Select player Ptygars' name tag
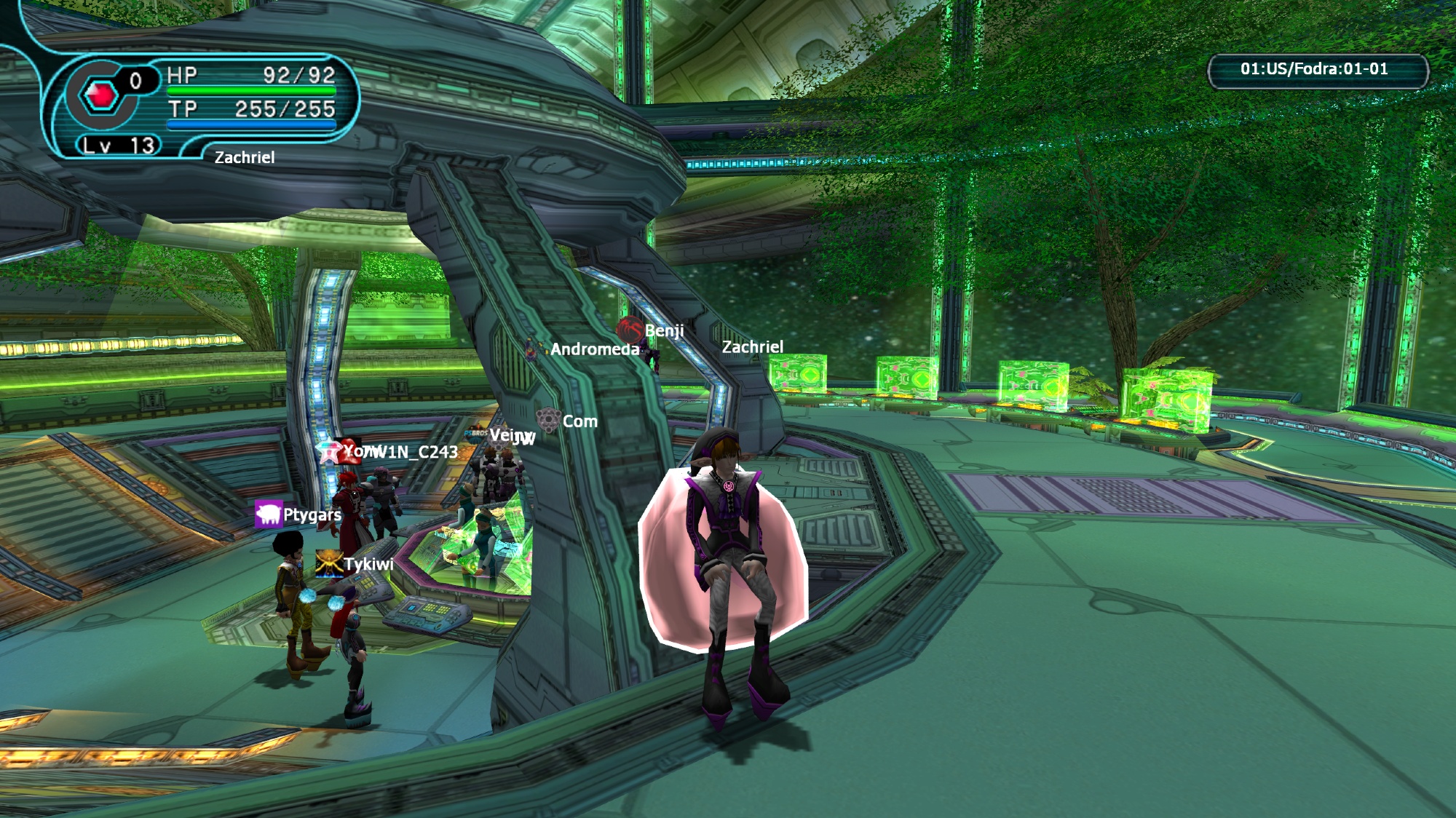Screen dimensions: 1456x818 point(312,515)
